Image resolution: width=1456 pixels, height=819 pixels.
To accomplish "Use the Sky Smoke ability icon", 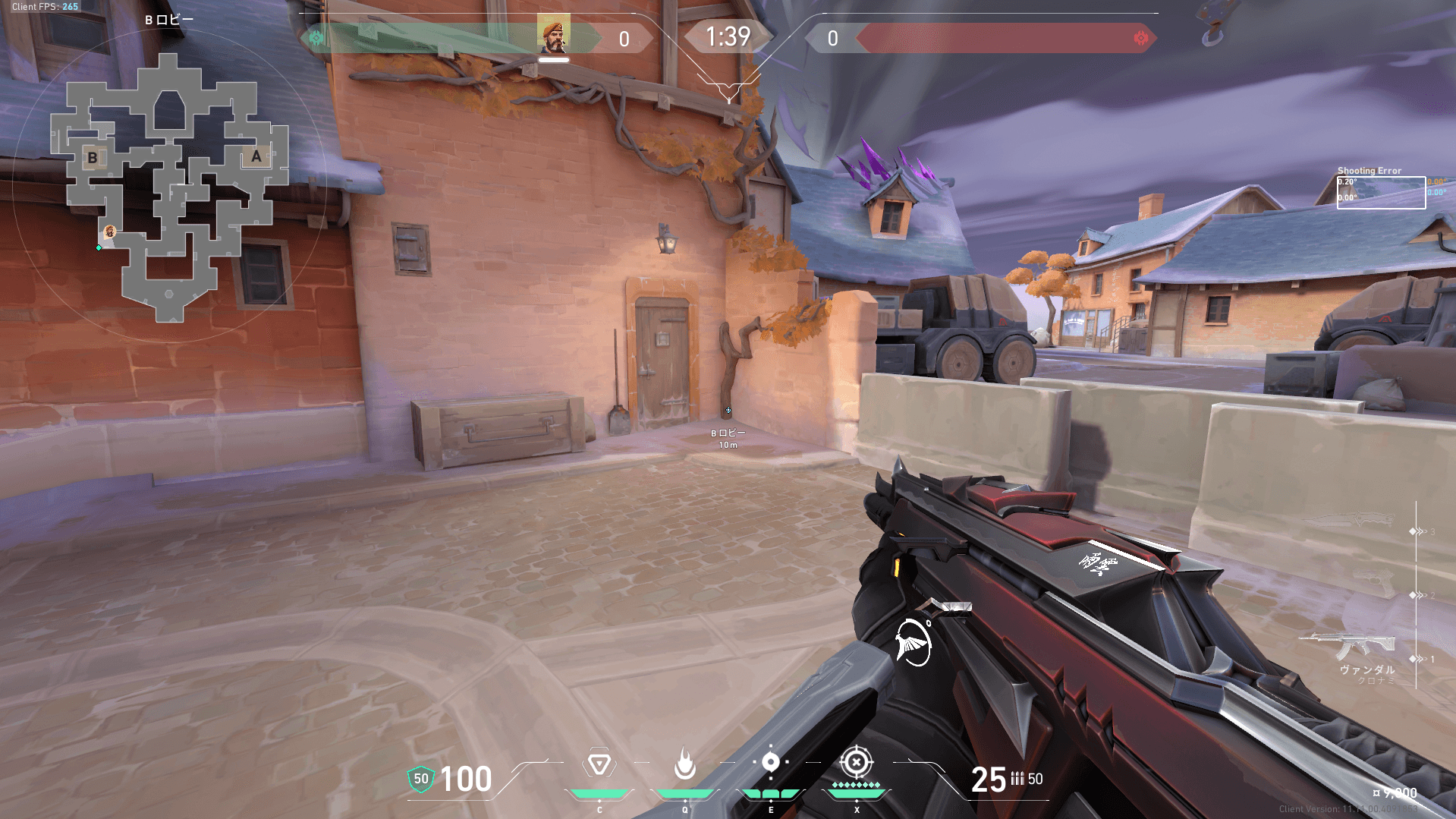I will click(x=770, y=761).
